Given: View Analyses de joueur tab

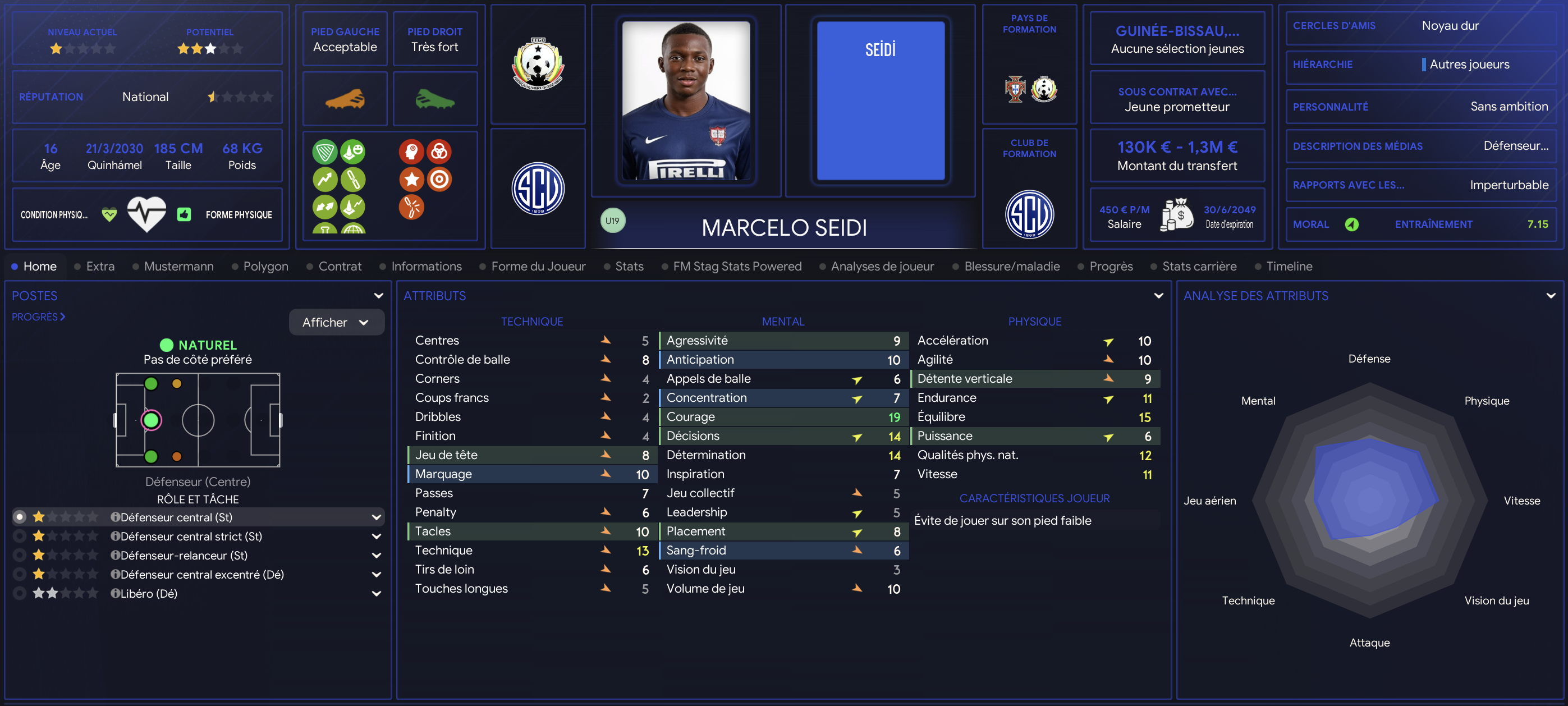Looking at the screenshot, I should [x=882, y=266].
